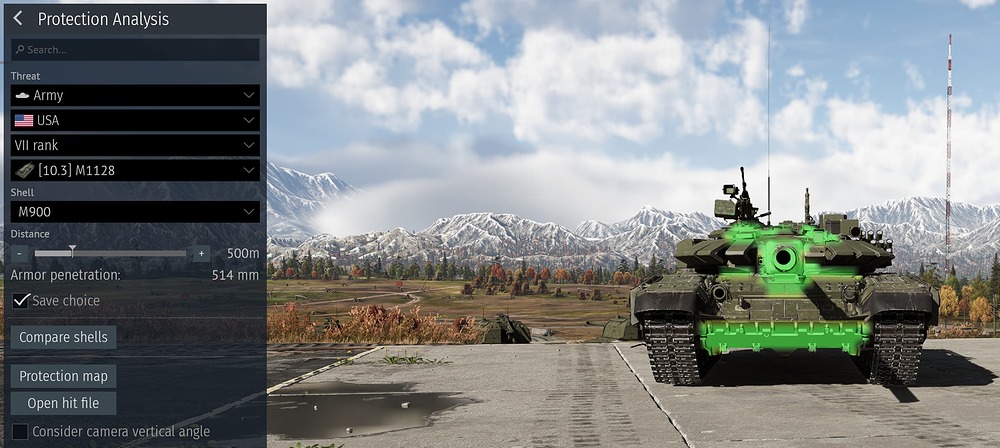The width and height of the screenshot is (1000, 448).
Task: Open the Army threat type dropdown
Action: point(135,95)
